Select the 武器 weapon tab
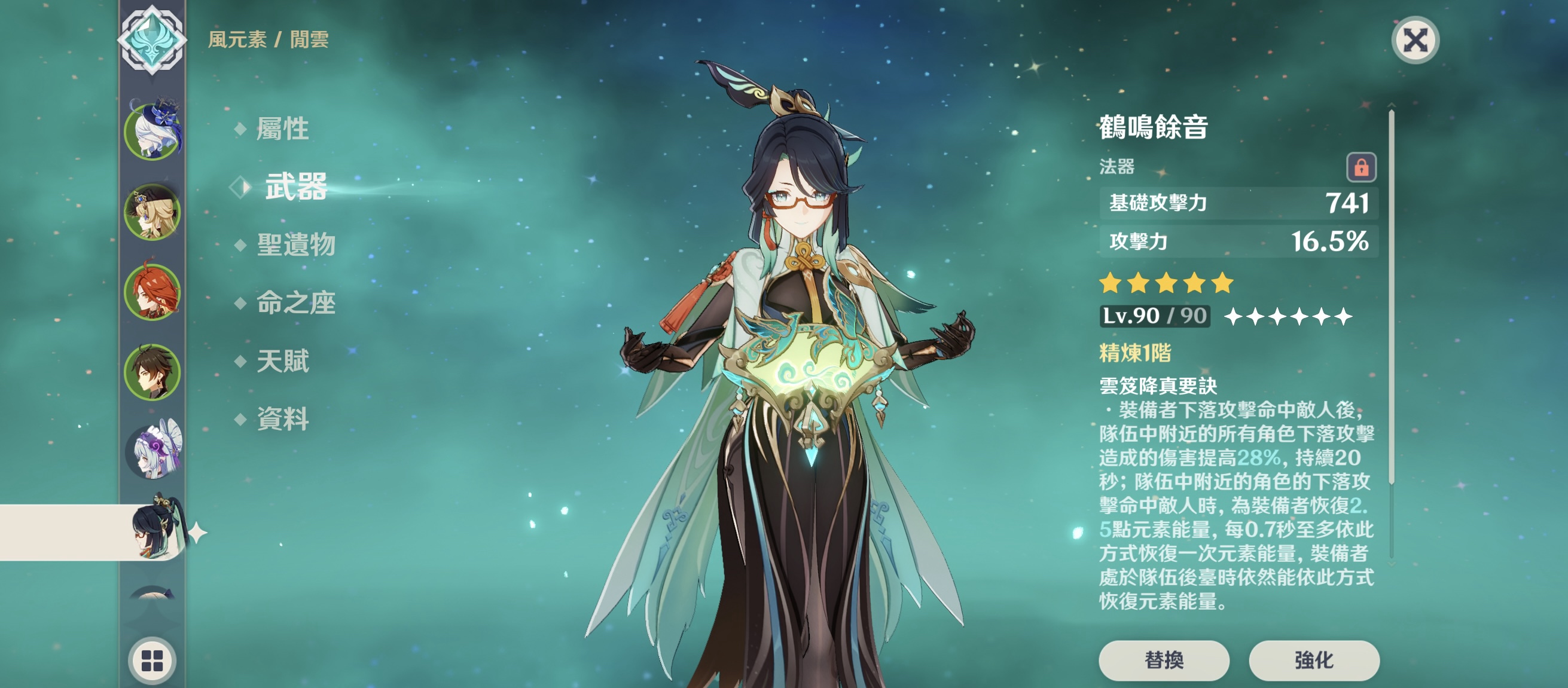 (295, 186)
